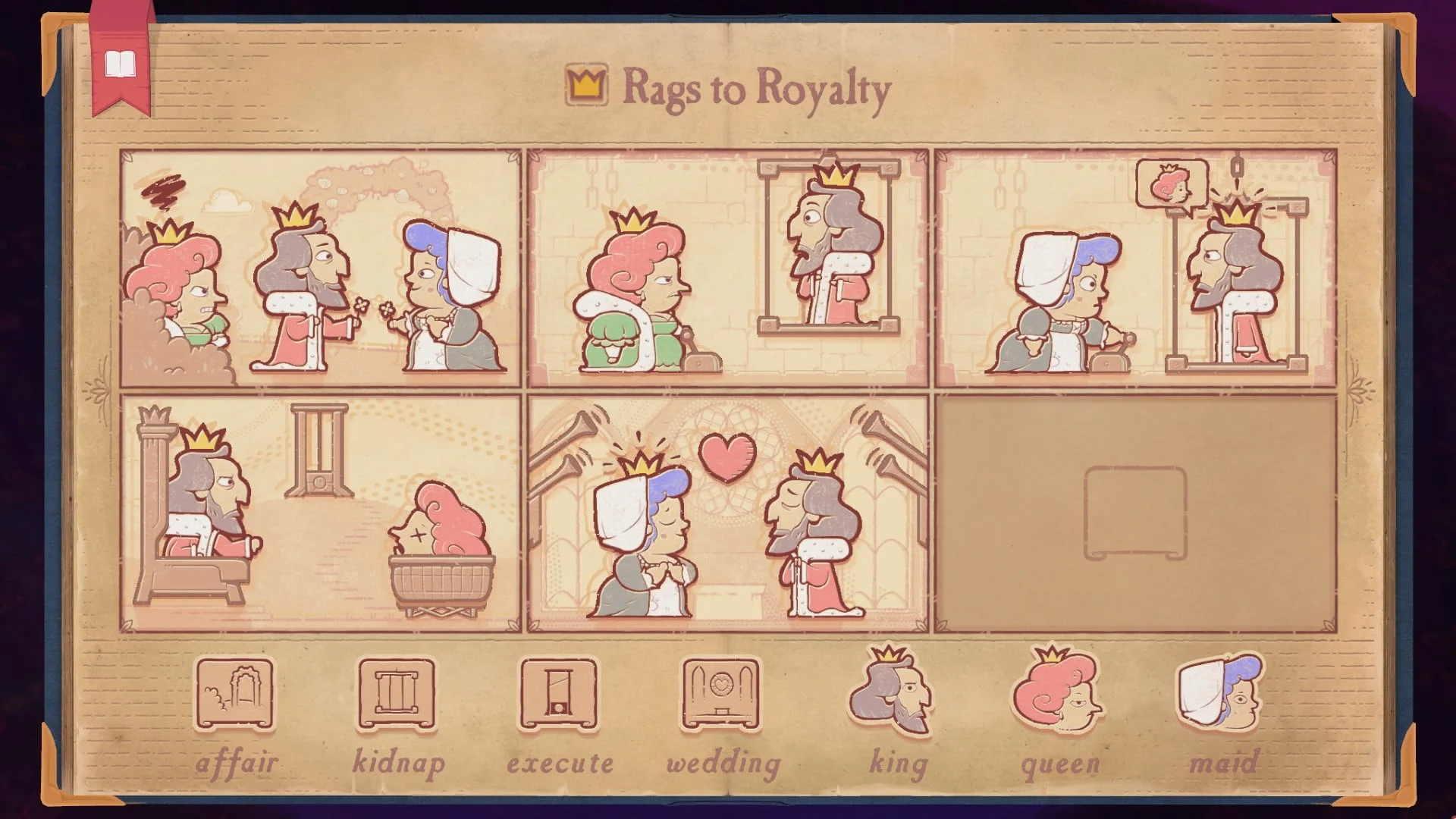
Task: Select the execute guillotine tile
Action: (559, 694)
